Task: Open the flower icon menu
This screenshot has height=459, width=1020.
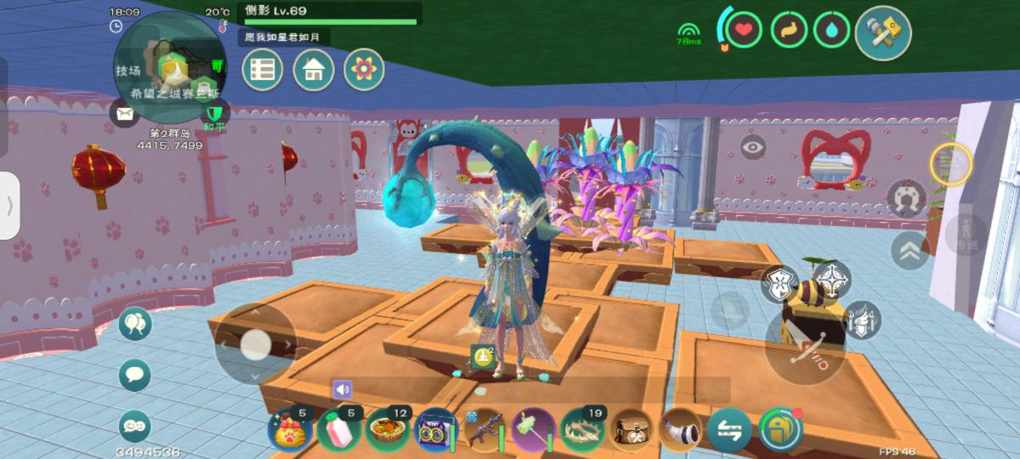Action: [x=364, y=70]
